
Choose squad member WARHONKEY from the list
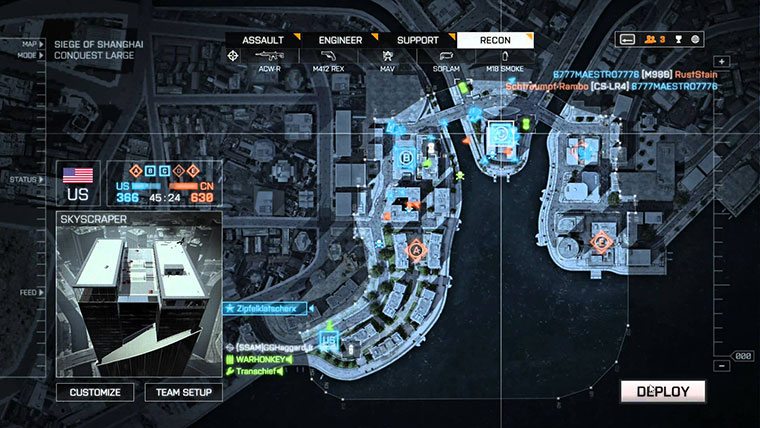click(x=260, y=358)
